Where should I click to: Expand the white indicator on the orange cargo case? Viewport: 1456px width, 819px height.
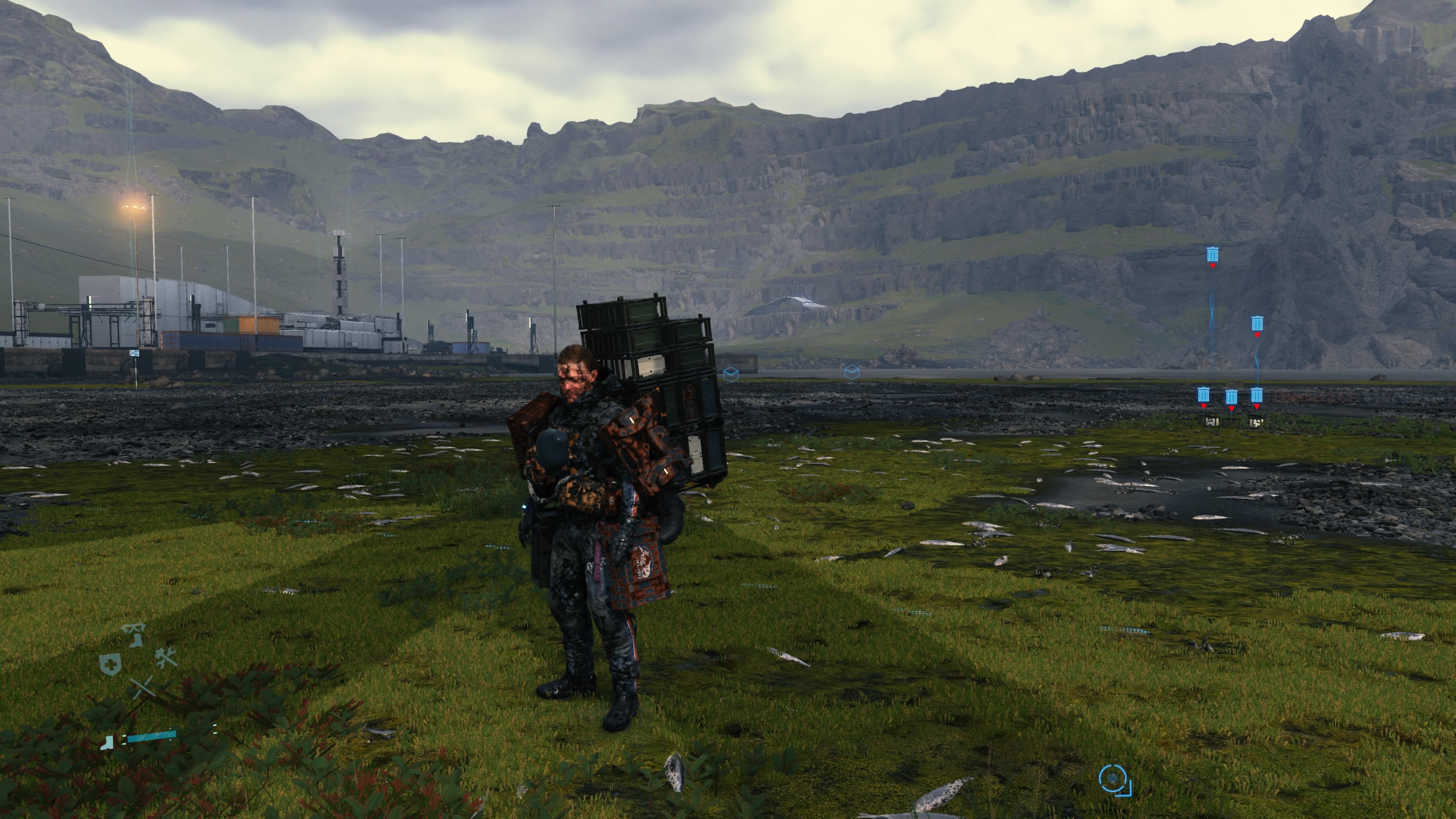pos(632,420)
